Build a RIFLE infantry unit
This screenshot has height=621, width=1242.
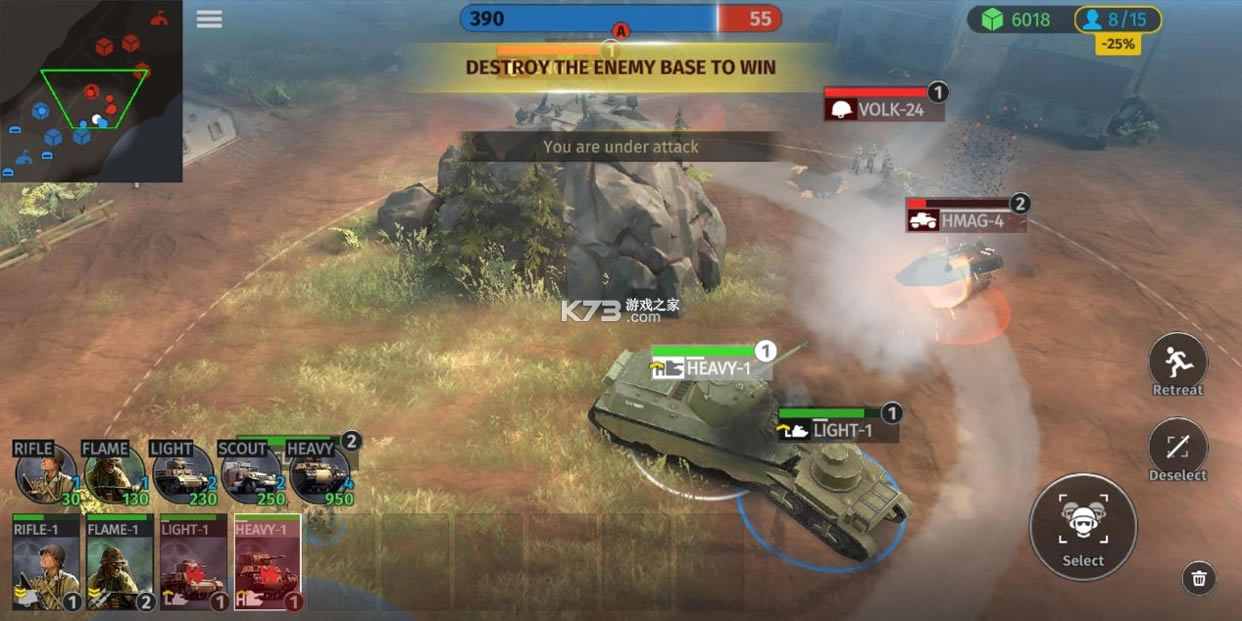(x=46, y=472)
